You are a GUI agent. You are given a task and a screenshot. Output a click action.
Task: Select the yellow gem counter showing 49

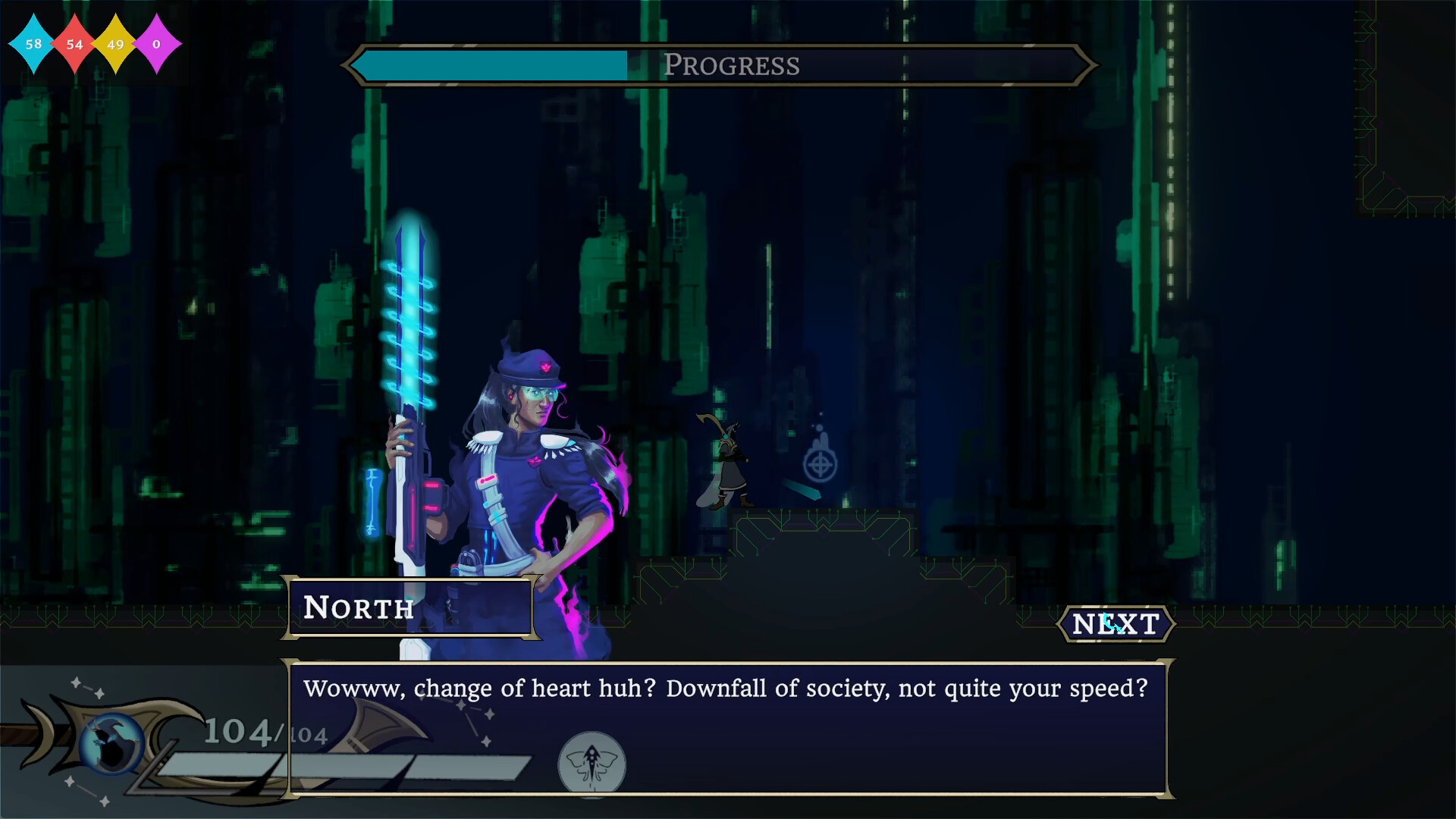(115, 44)
